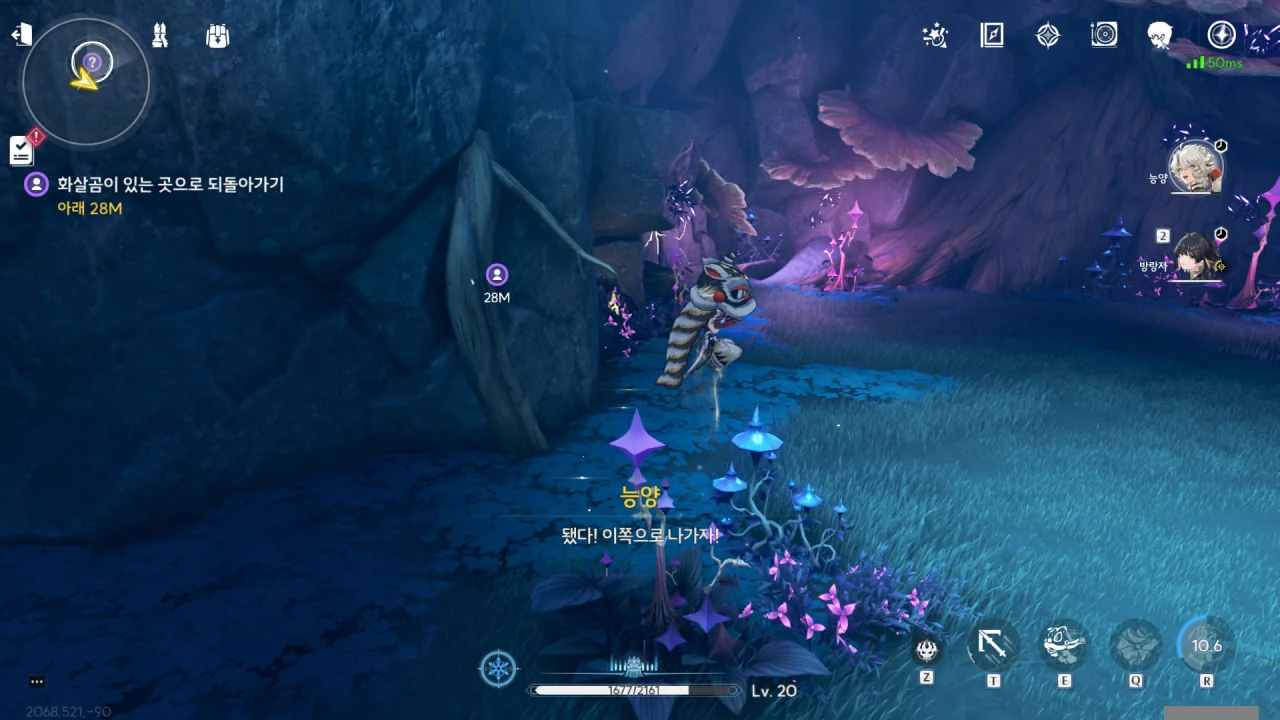This screenshot has width=1280, height=720.
Task: Open the chat dots bubble
Action: click(37, 682)
